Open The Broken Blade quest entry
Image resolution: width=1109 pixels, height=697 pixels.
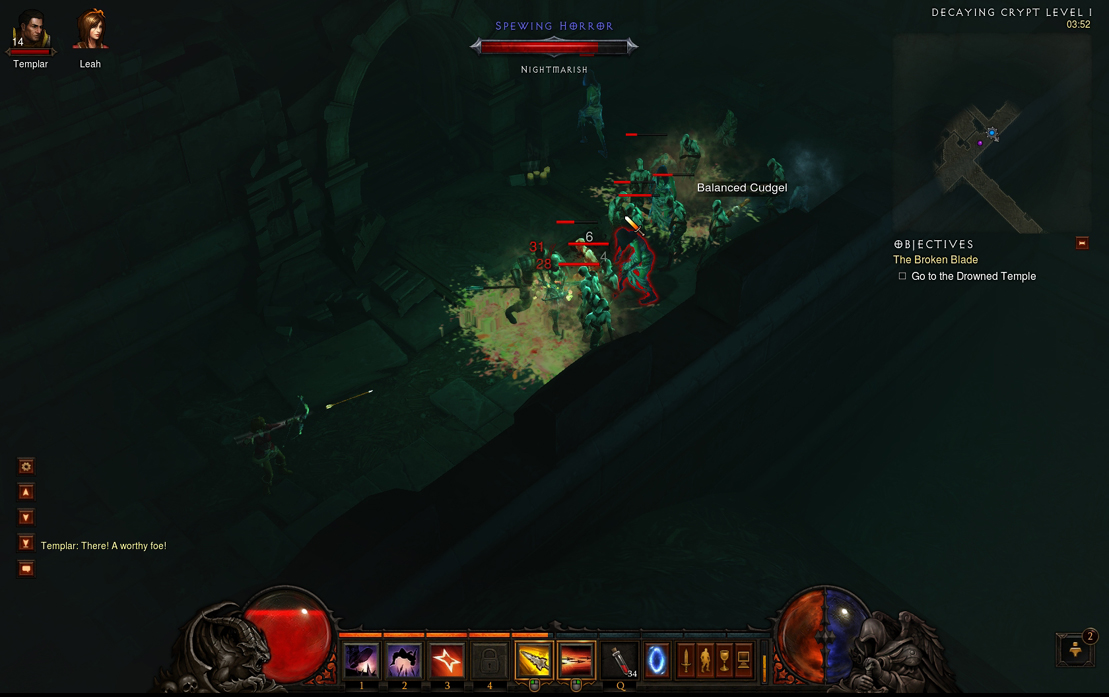pos(935,260)
